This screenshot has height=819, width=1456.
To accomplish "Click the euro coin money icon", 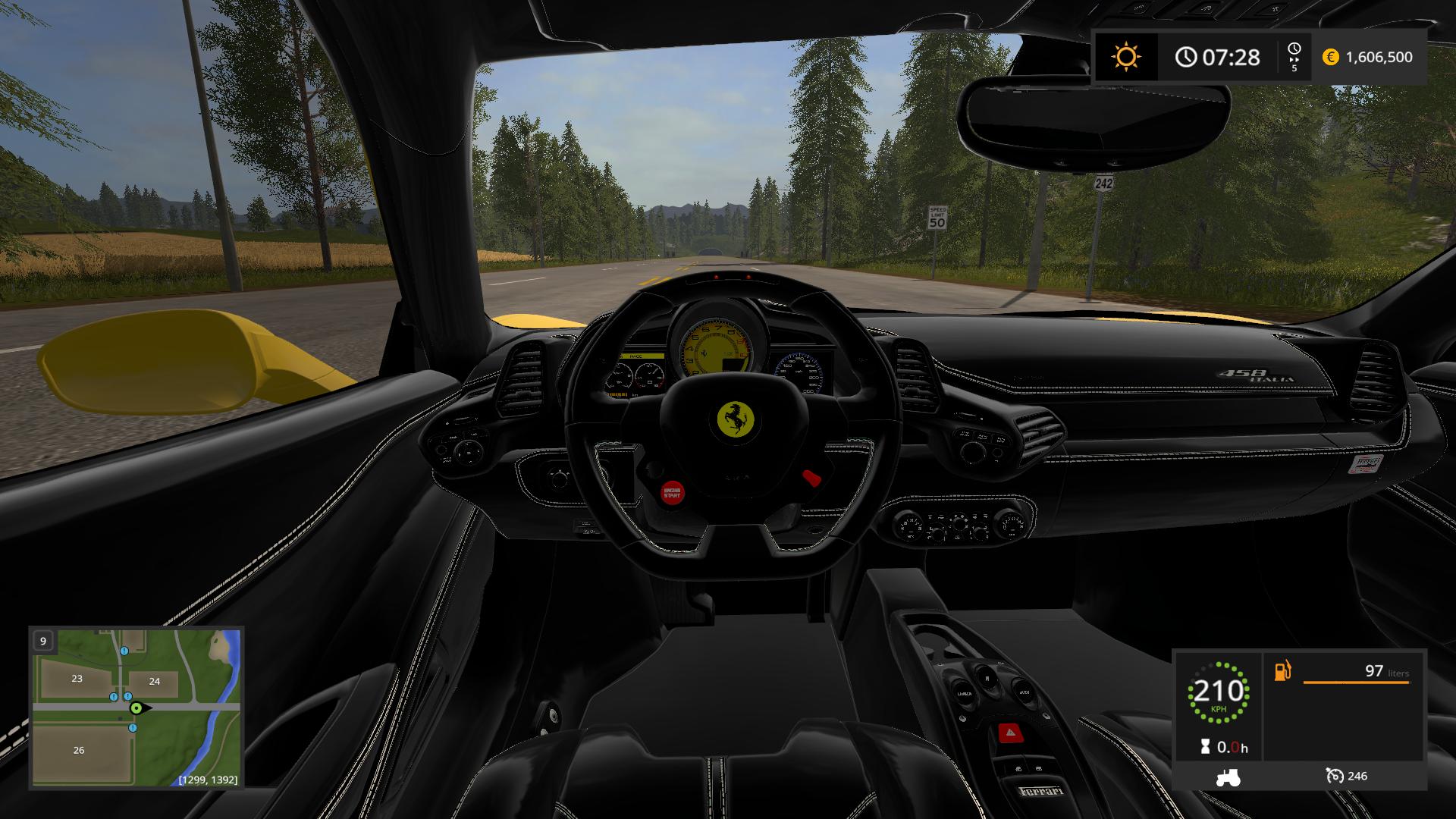I will [x=1330, y=57].
